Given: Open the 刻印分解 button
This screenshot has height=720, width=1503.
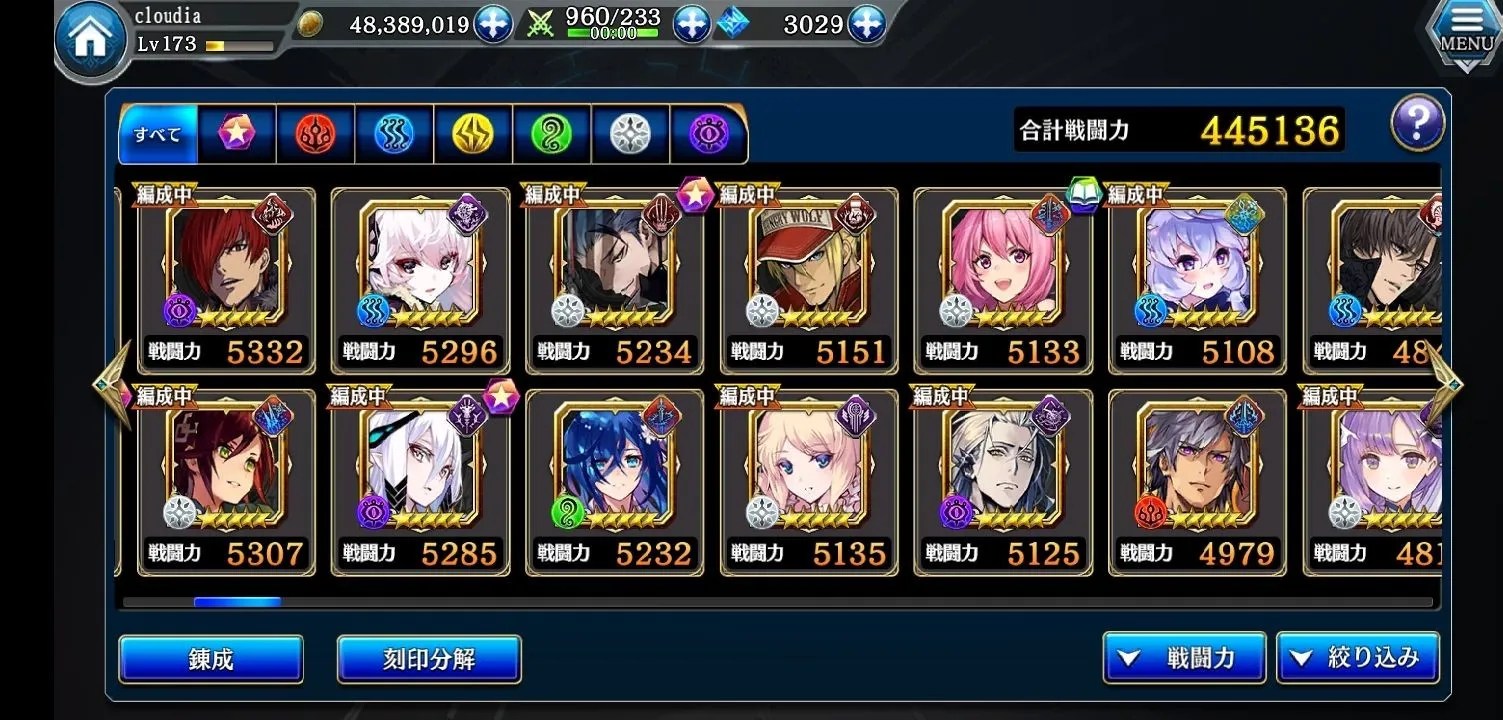Looking at the screenshot, I should click(x=429, y=659).
